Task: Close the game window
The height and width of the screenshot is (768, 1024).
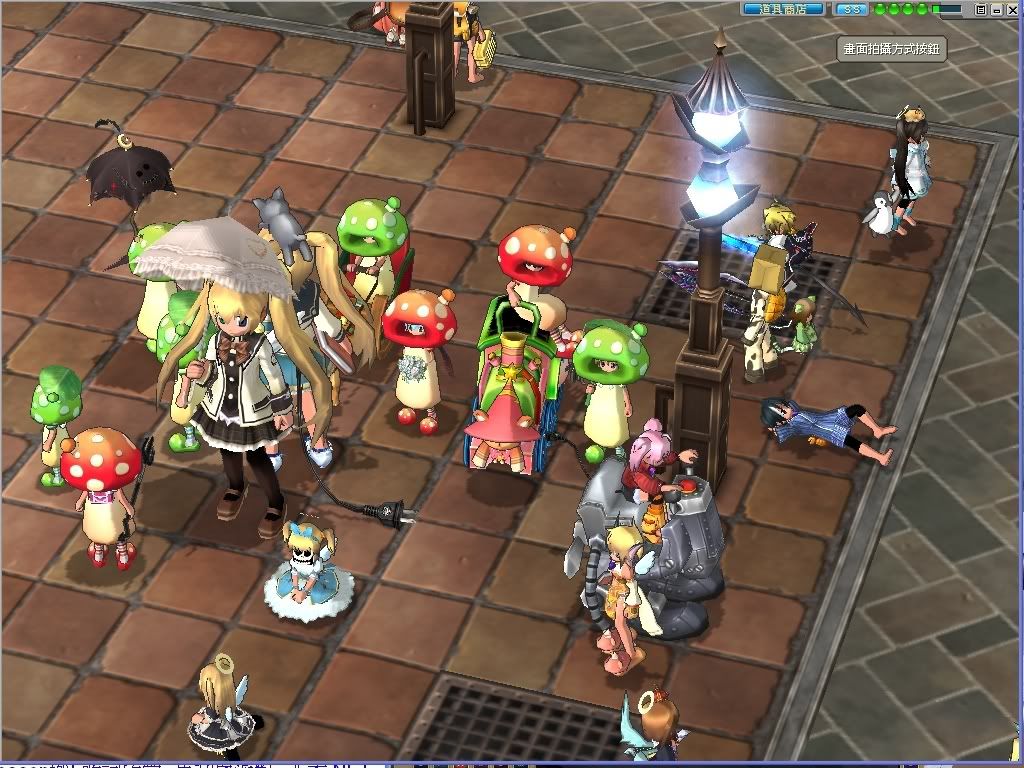Action: [x=1012, y=9]
